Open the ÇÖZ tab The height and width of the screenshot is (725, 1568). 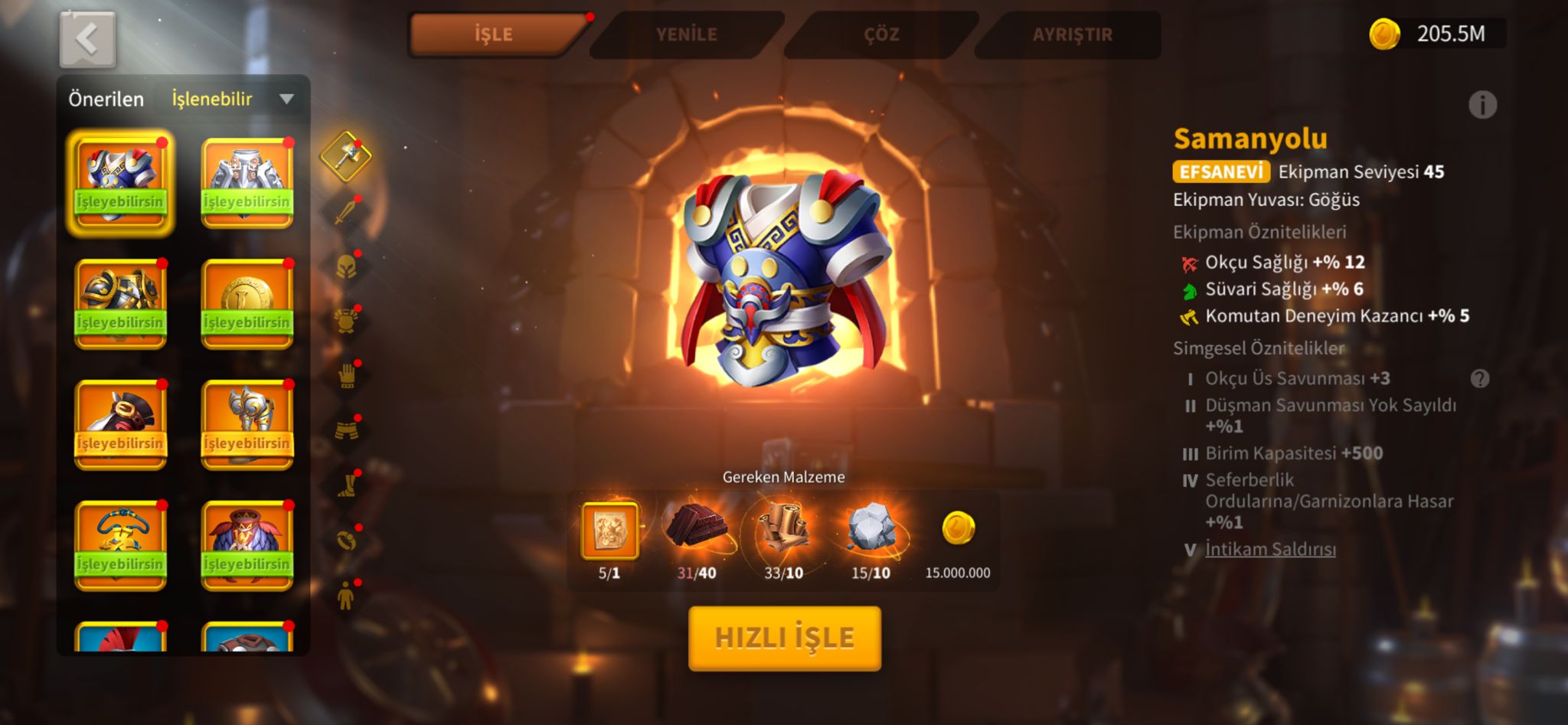(880, 34)
